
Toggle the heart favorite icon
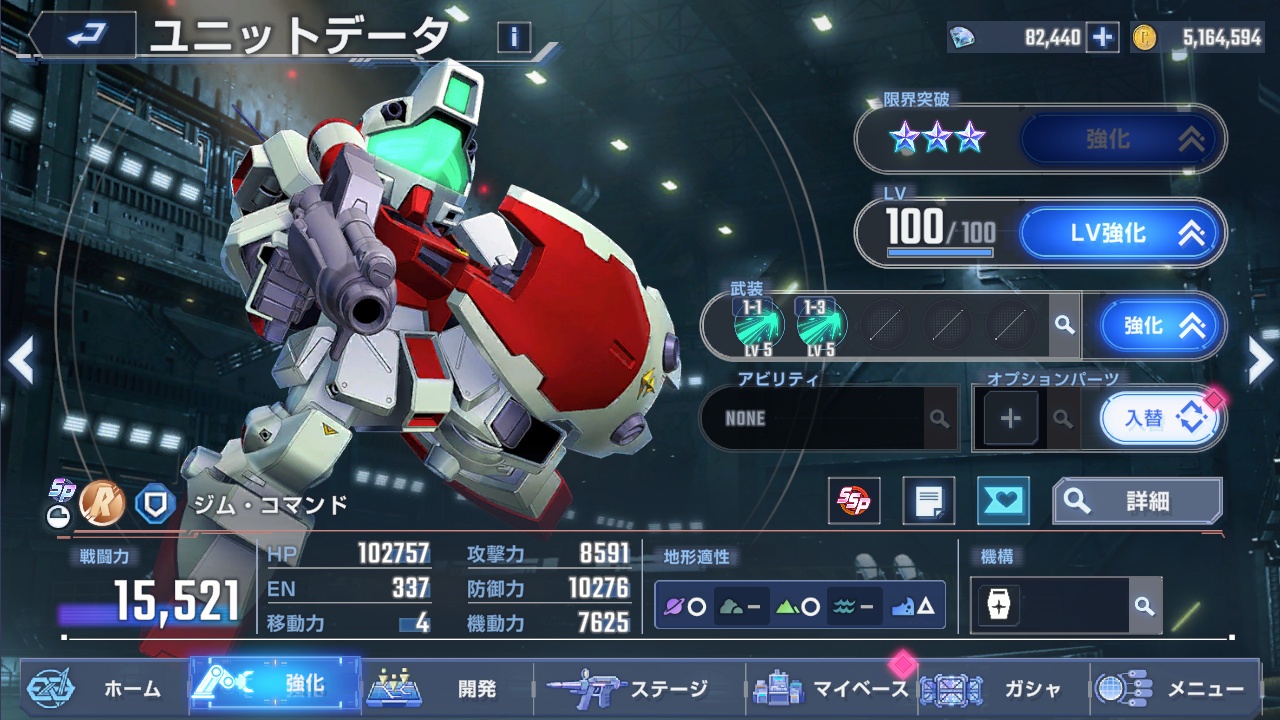pos(1002,501)
